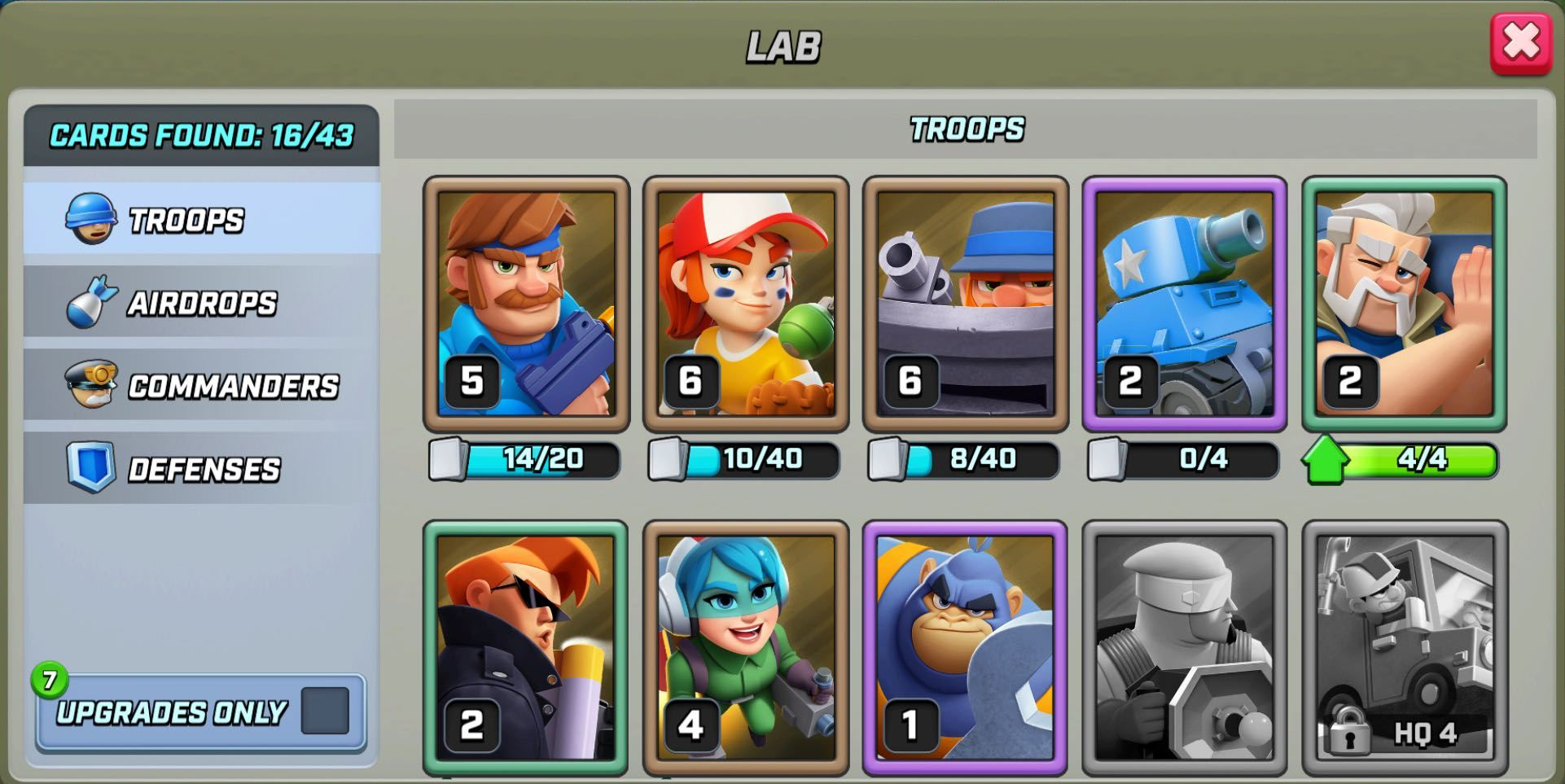Viewport: 1565px width, 784px height.
Task: Switch to the Defenses category
Action: click(202, 469)
